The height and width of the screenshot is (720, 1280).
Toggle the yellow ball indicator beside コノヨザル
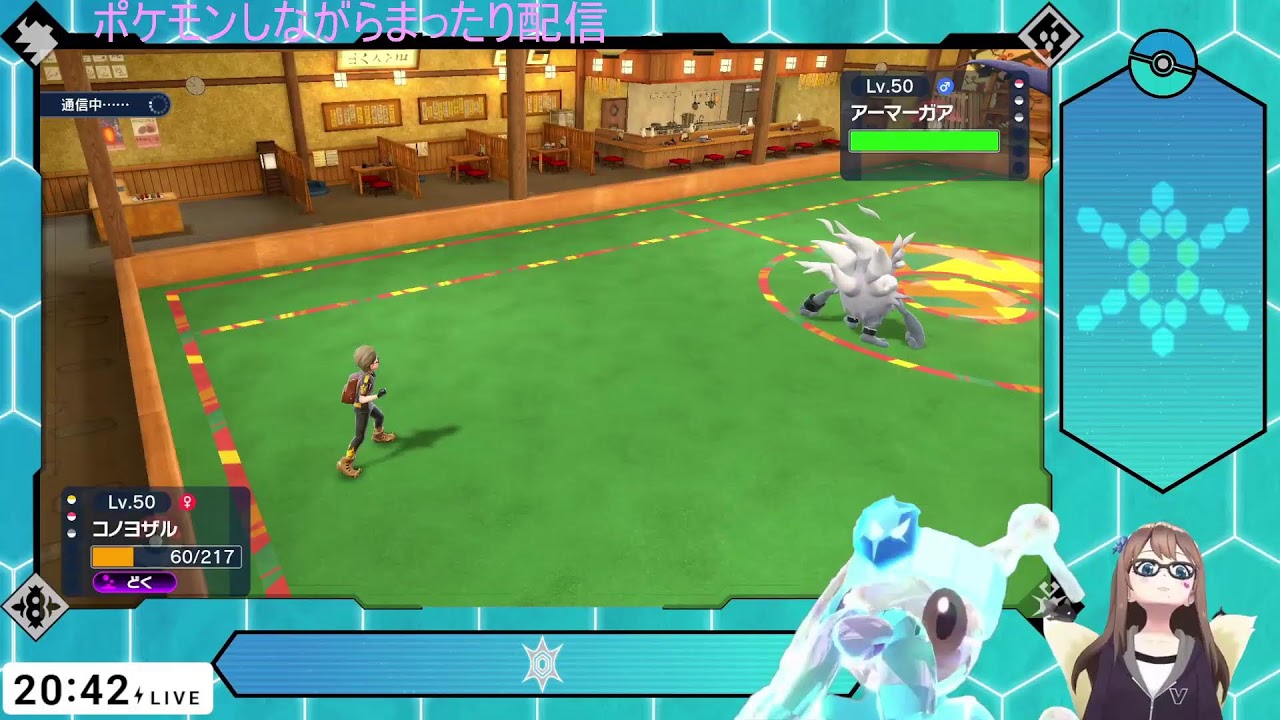(x=71, y=499)
